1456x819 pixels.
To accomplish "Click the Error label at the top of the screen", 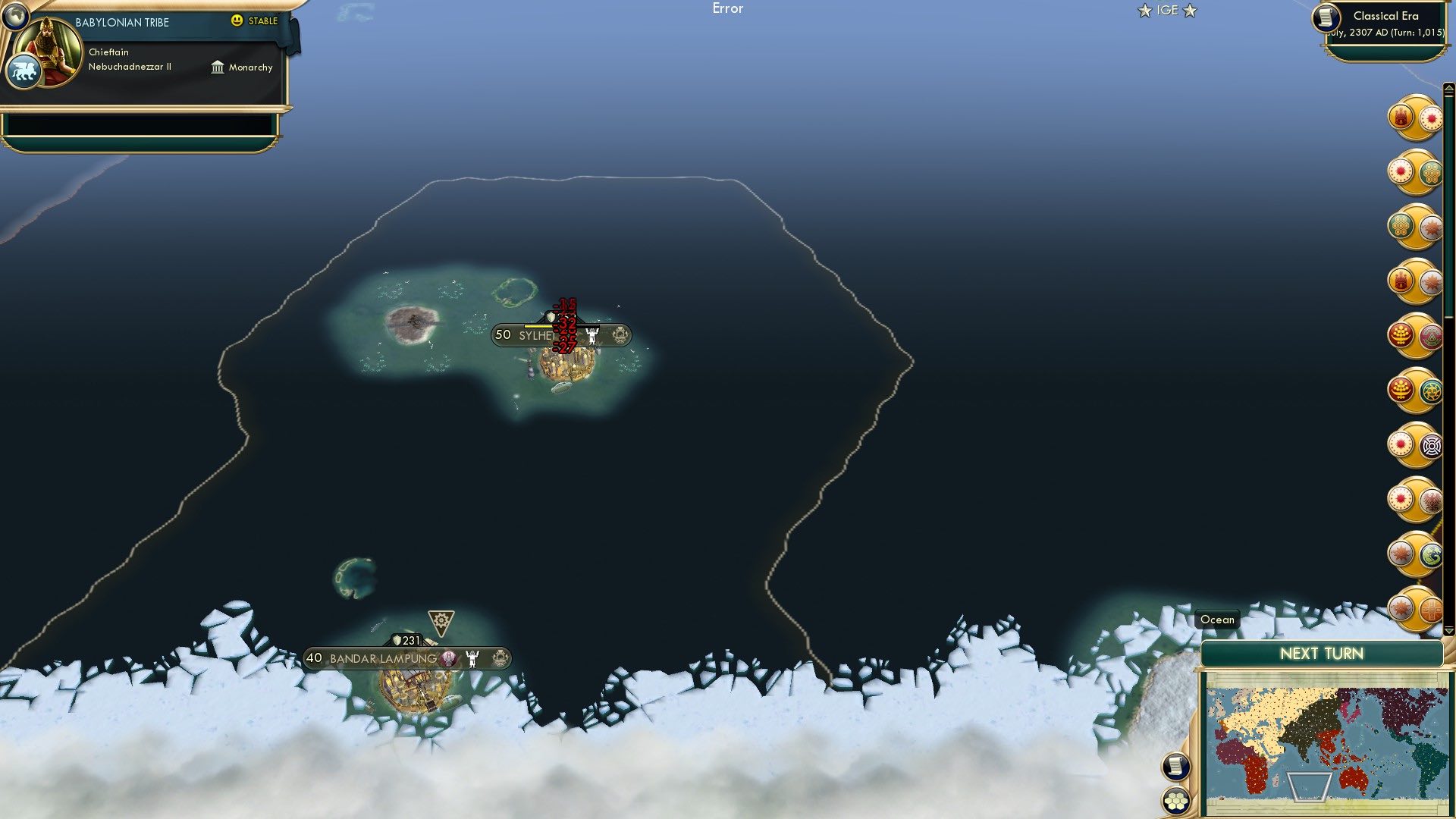I will (729, 8).
